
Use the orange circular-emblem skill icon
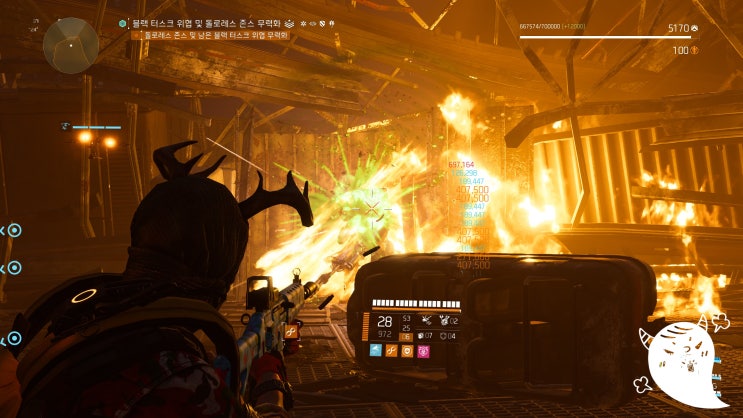tap(407, 351)
